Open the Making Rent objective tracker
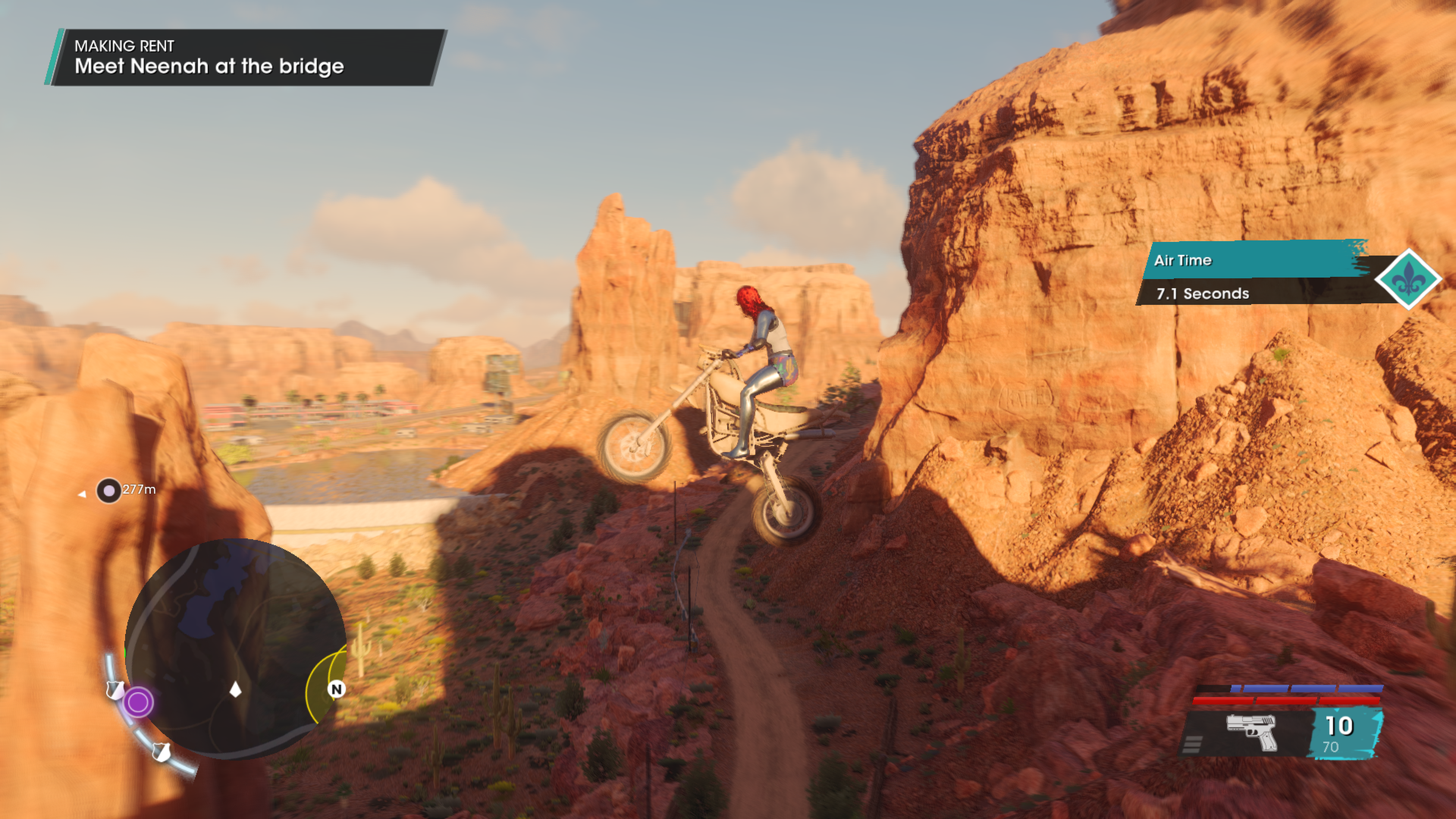1456x819 pixels. [244, 58]
